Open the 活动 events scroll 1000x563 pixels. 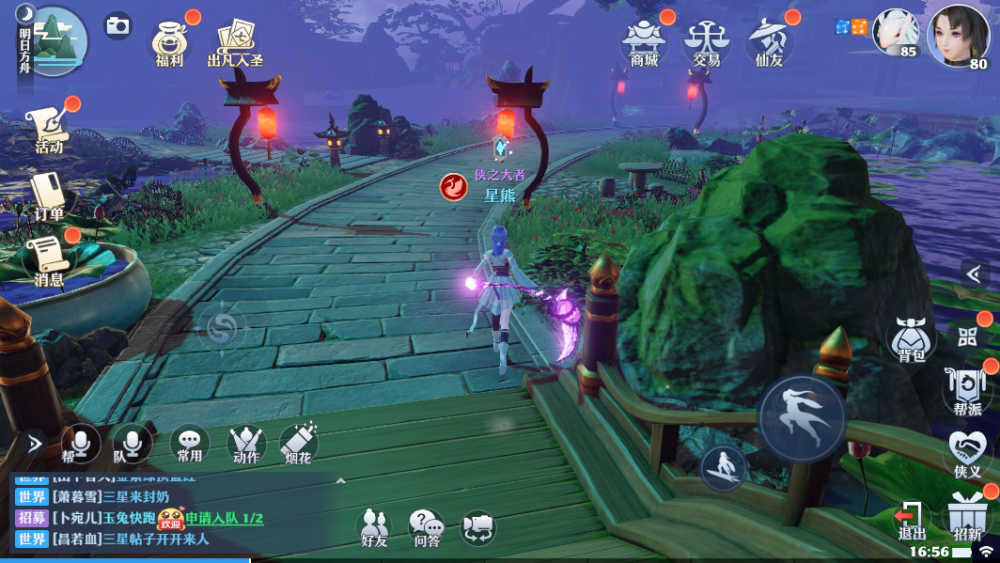click(48, 130)
